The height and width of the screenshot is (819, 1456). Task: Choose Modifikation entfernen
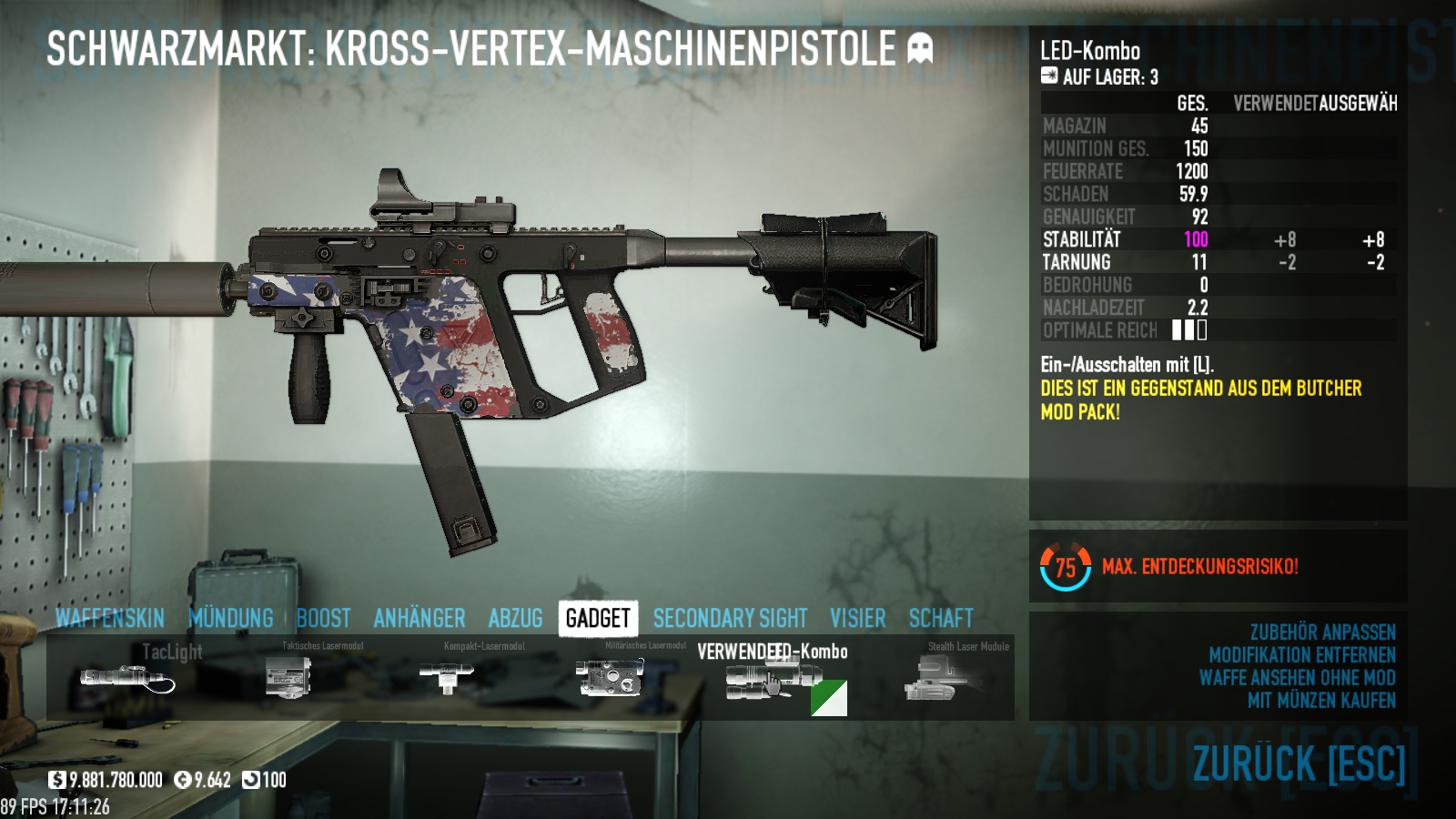[x=1301, y=655]
